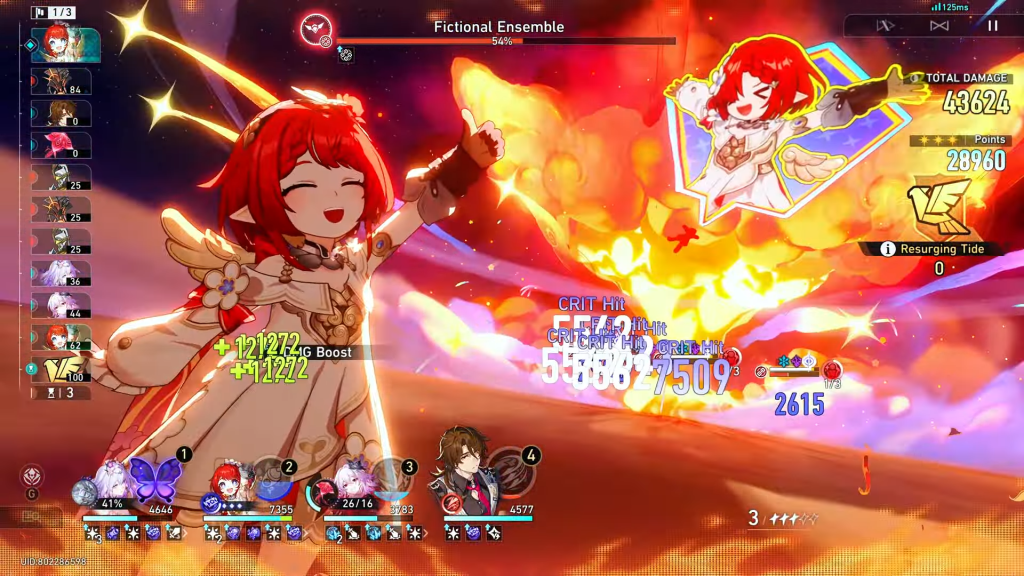The height and width of the screenshot is (576, 1024).
Task: Select the Fictional Ensemble boss icon
Action: [x=316, y=28]
